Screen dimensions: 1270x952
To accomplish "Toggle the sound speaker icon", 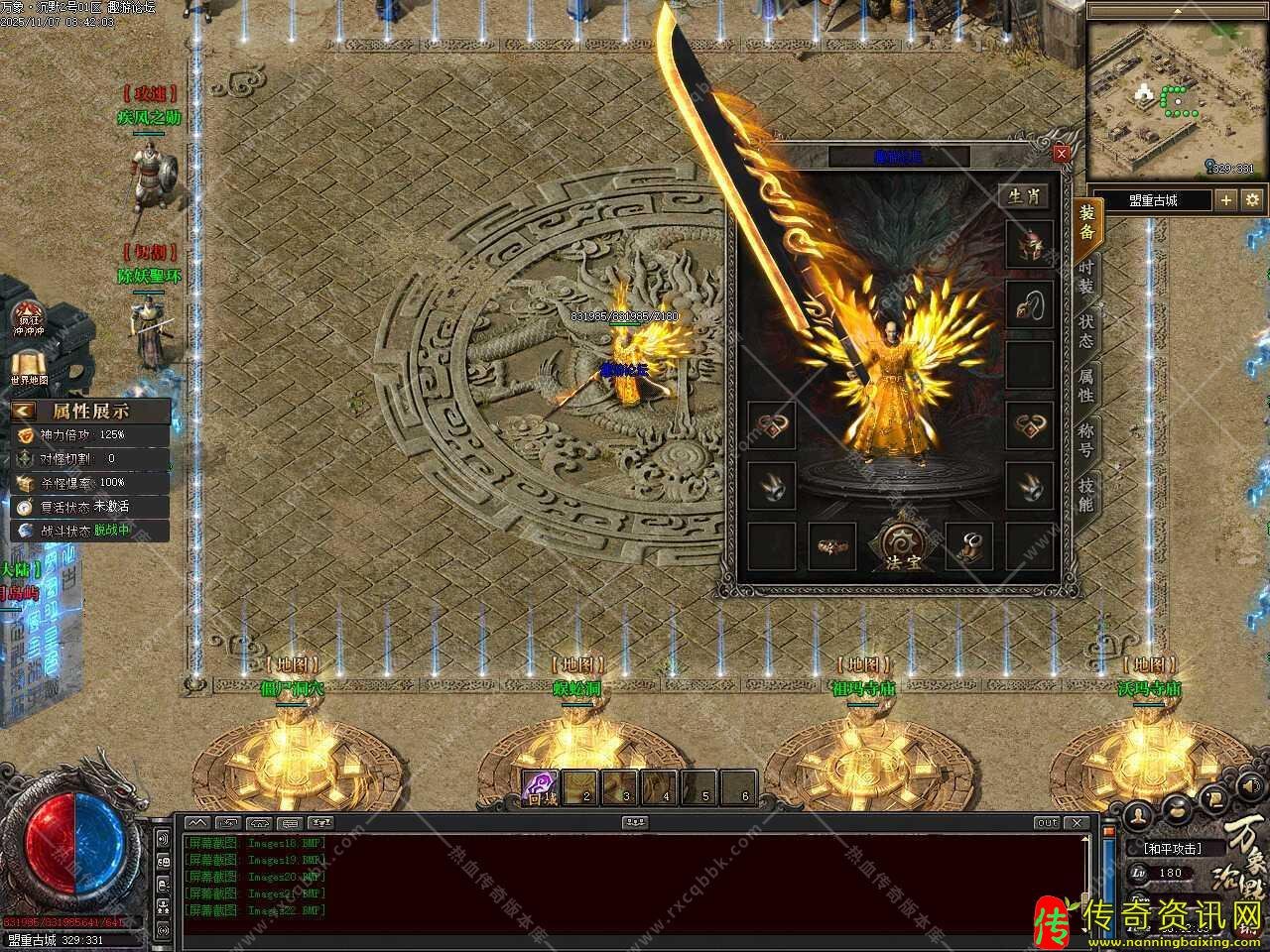I will point(162,839).
